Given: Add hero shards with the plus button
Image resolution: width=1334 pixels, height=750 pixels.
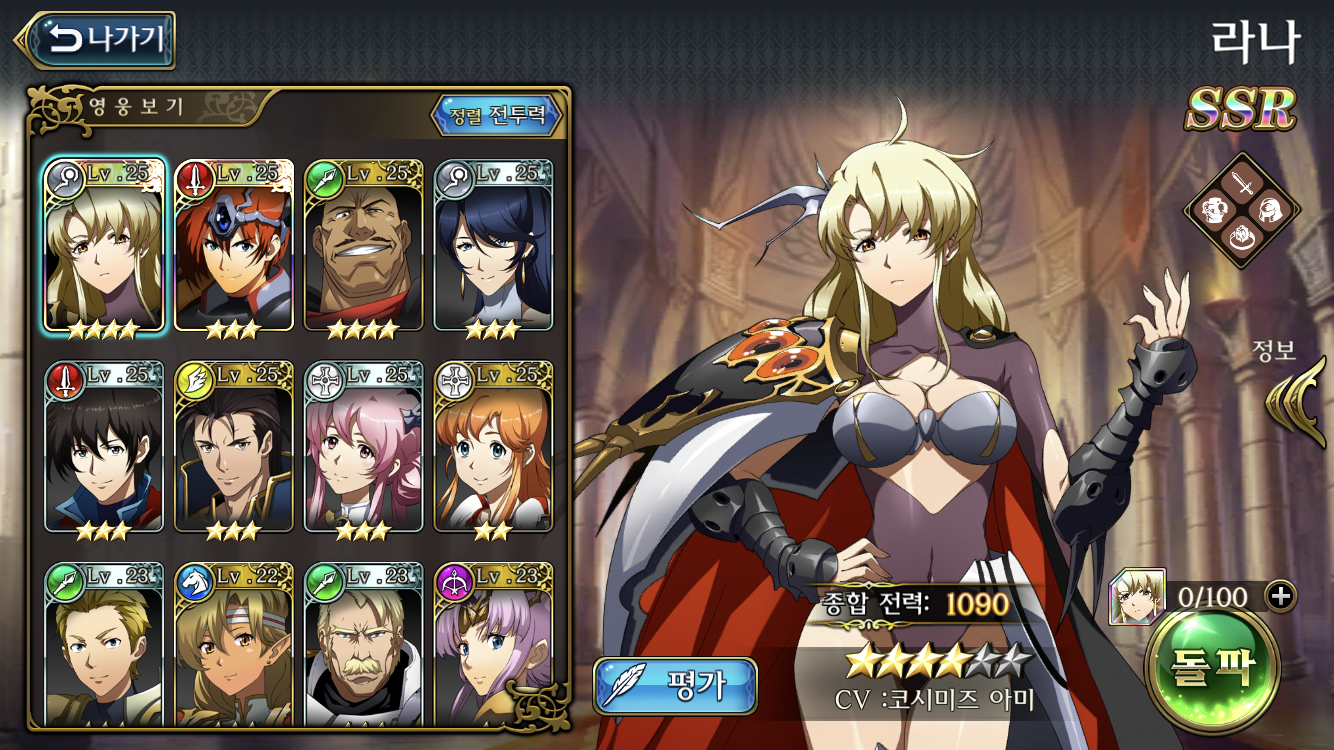Looking at the screenshot, I should 1280,596.
